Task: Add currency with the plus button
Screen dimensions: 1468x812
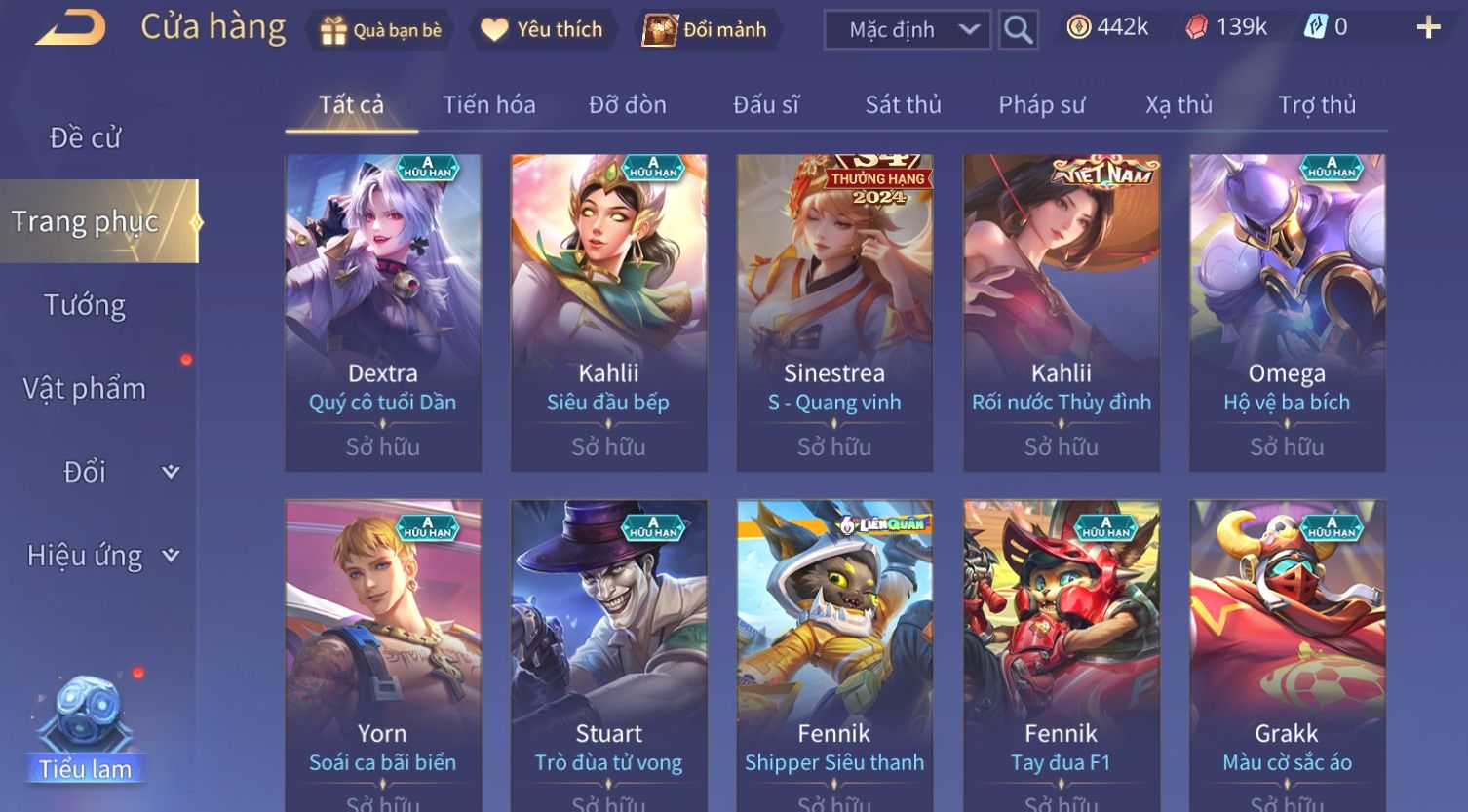Action: coord(1428,28)
